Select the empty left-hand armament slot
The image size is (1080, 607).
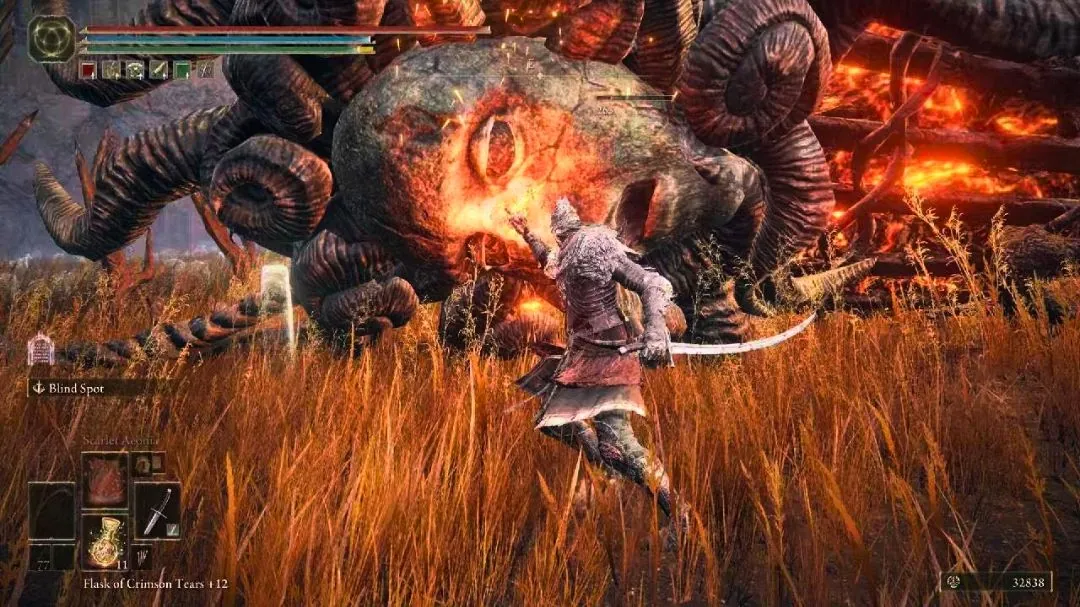tap(51, 512)
